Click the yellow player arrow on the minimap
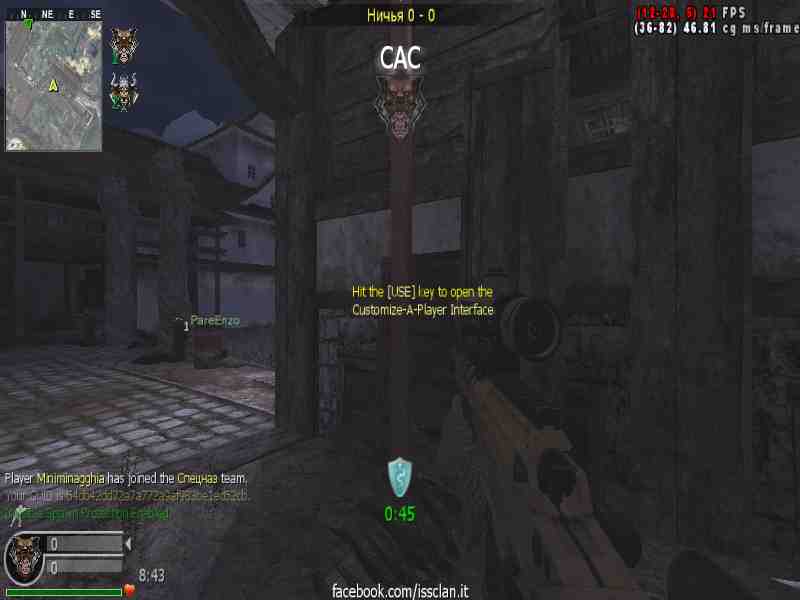 click(53, 85)
